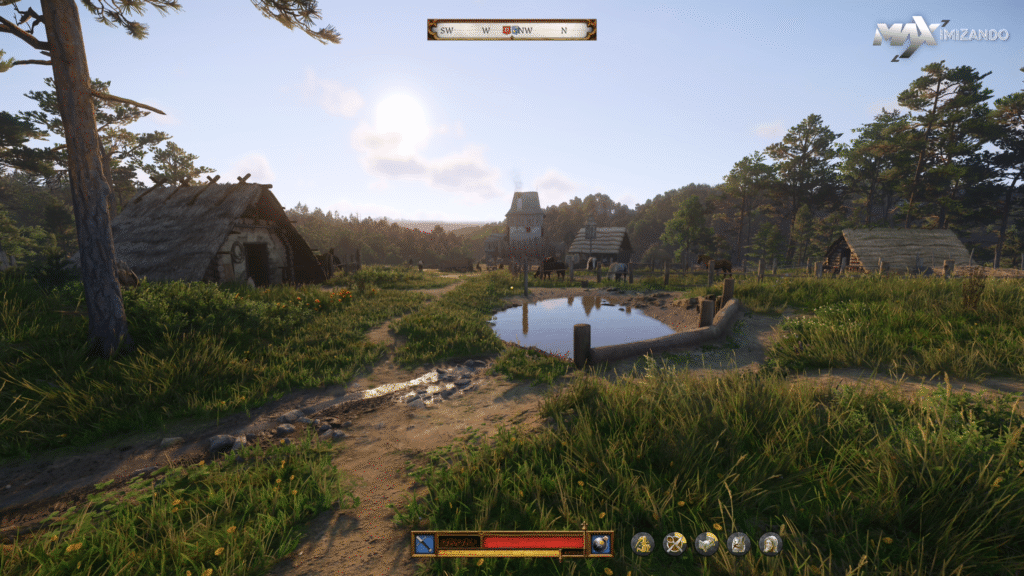This screenshot has width=1024, height=576.
Task: Select the blue shield marker on the compass
Action: [516, 30]
